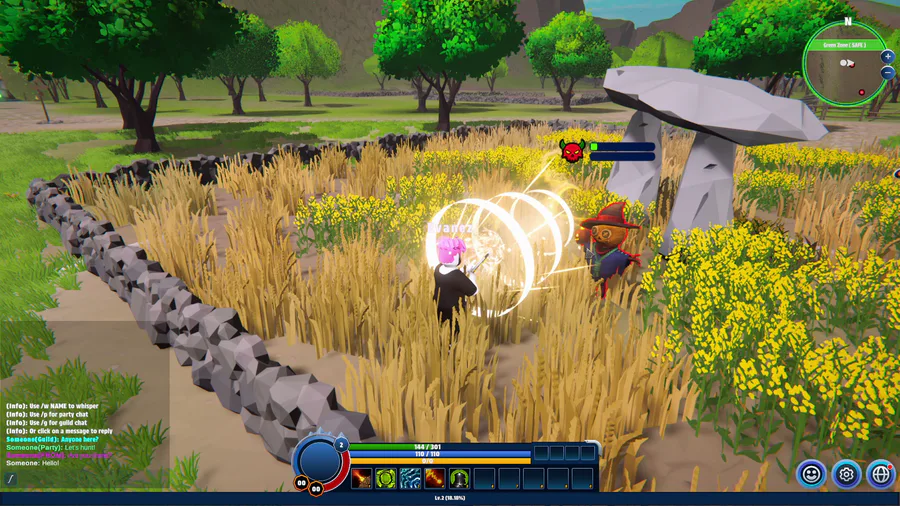Activate the green helmet buff skill
The image size is (900, 506).
(x=460, y=479)
